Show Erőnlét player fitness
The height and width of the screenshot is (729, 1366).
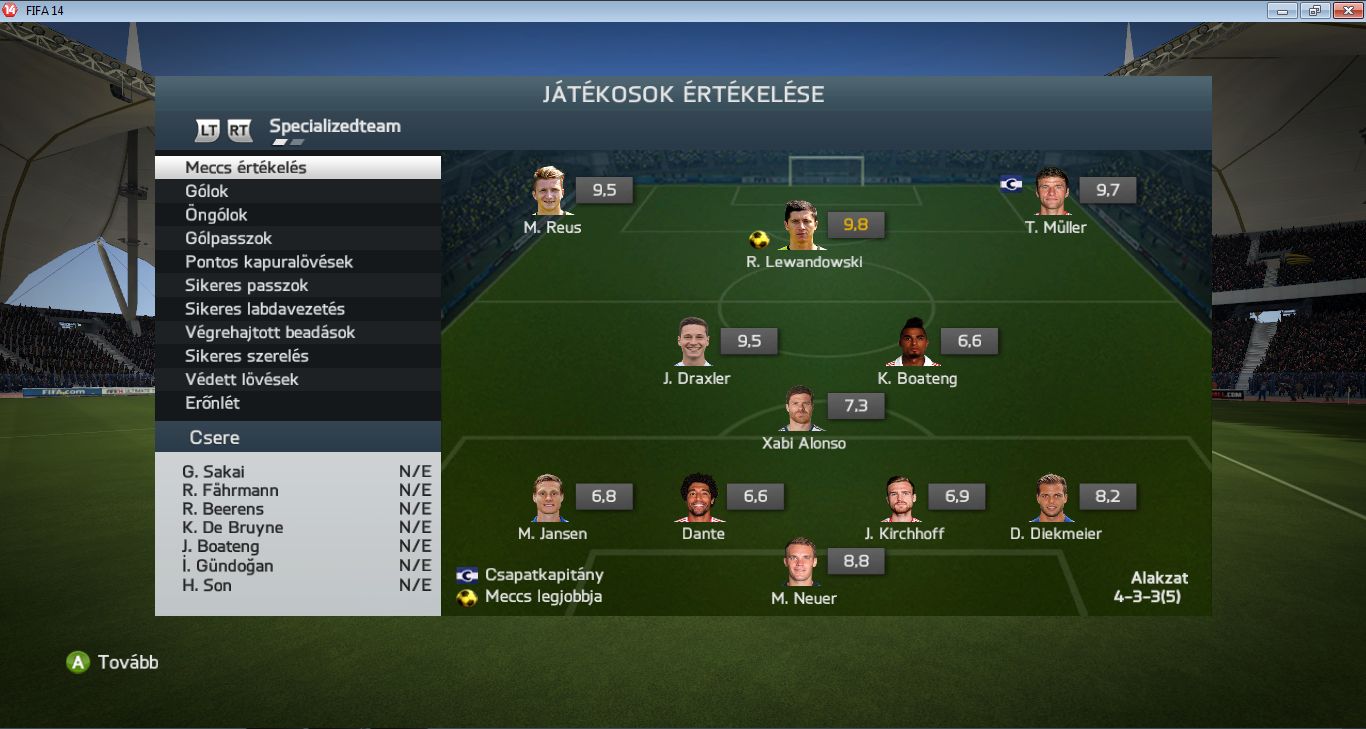(x=297, y=403)
